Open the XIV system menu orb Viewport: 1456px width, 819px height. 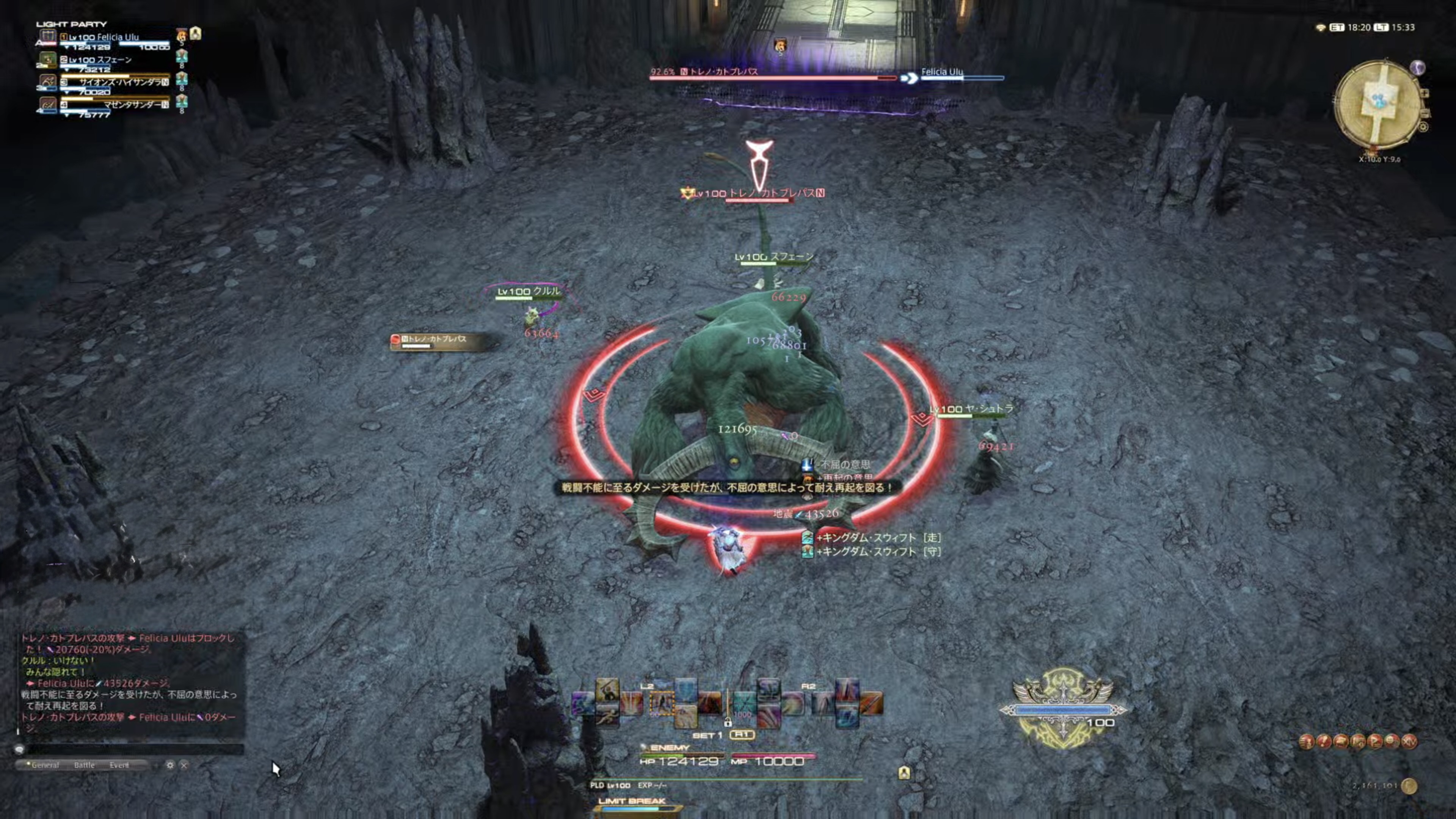tap(1409, 741)
